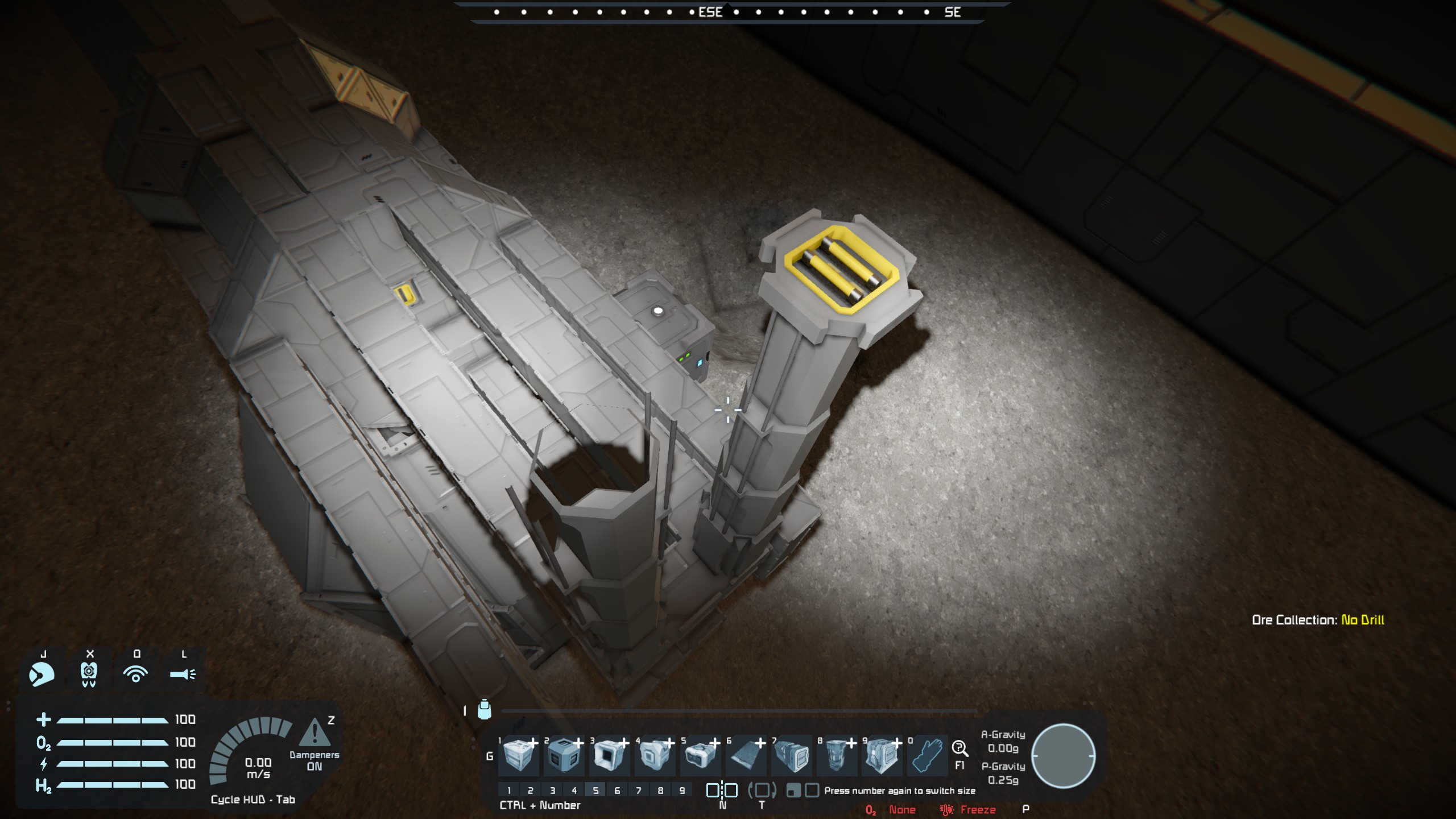Toggle the helmet icon

point(42,675)
